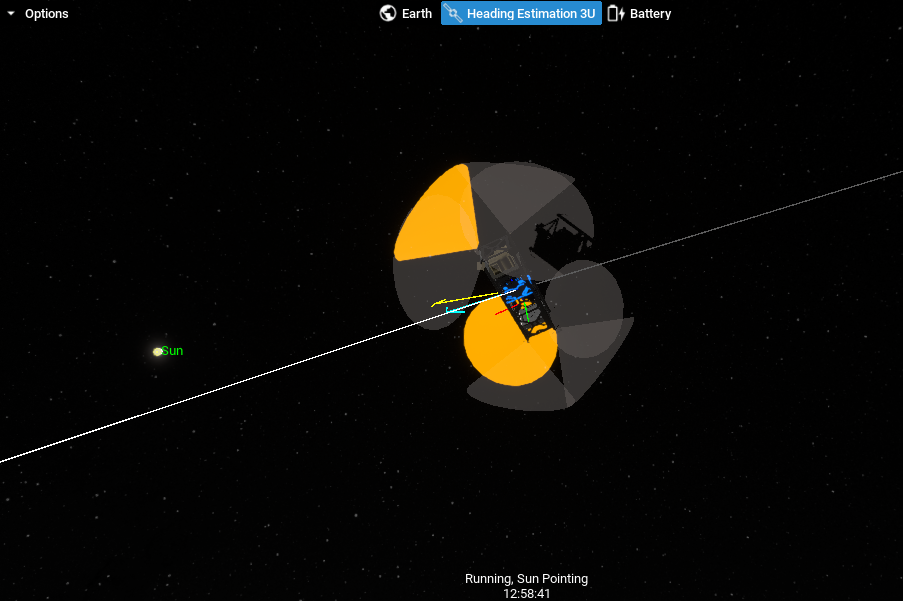Expand the Options dropdown
Screen dimensions: 903x601
[37, 14]
